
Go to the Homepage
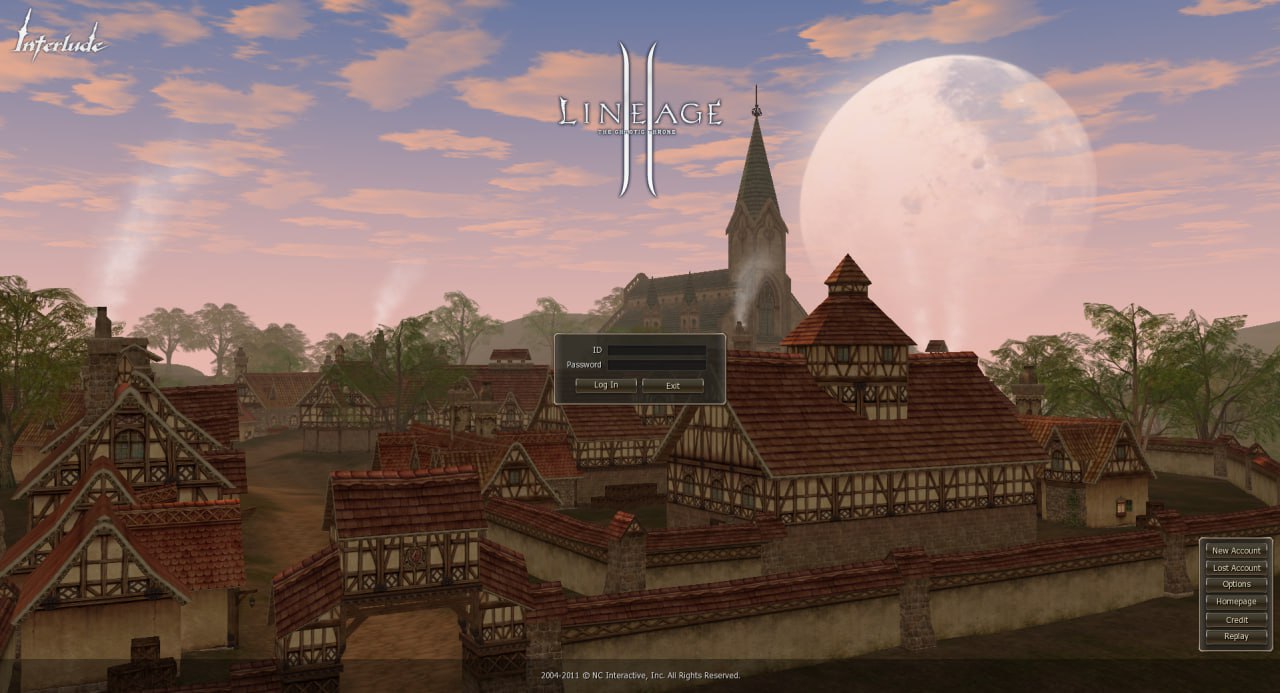[x=1236, y=602]
